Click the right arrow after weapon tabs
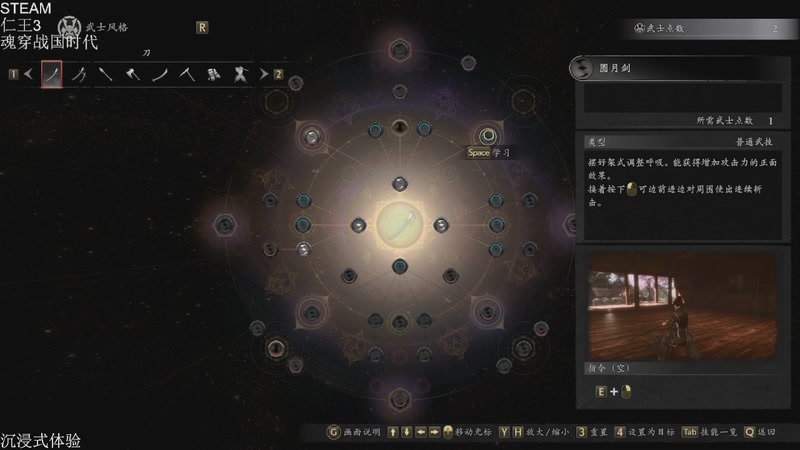The image size is (800, 450). [263, 74]
